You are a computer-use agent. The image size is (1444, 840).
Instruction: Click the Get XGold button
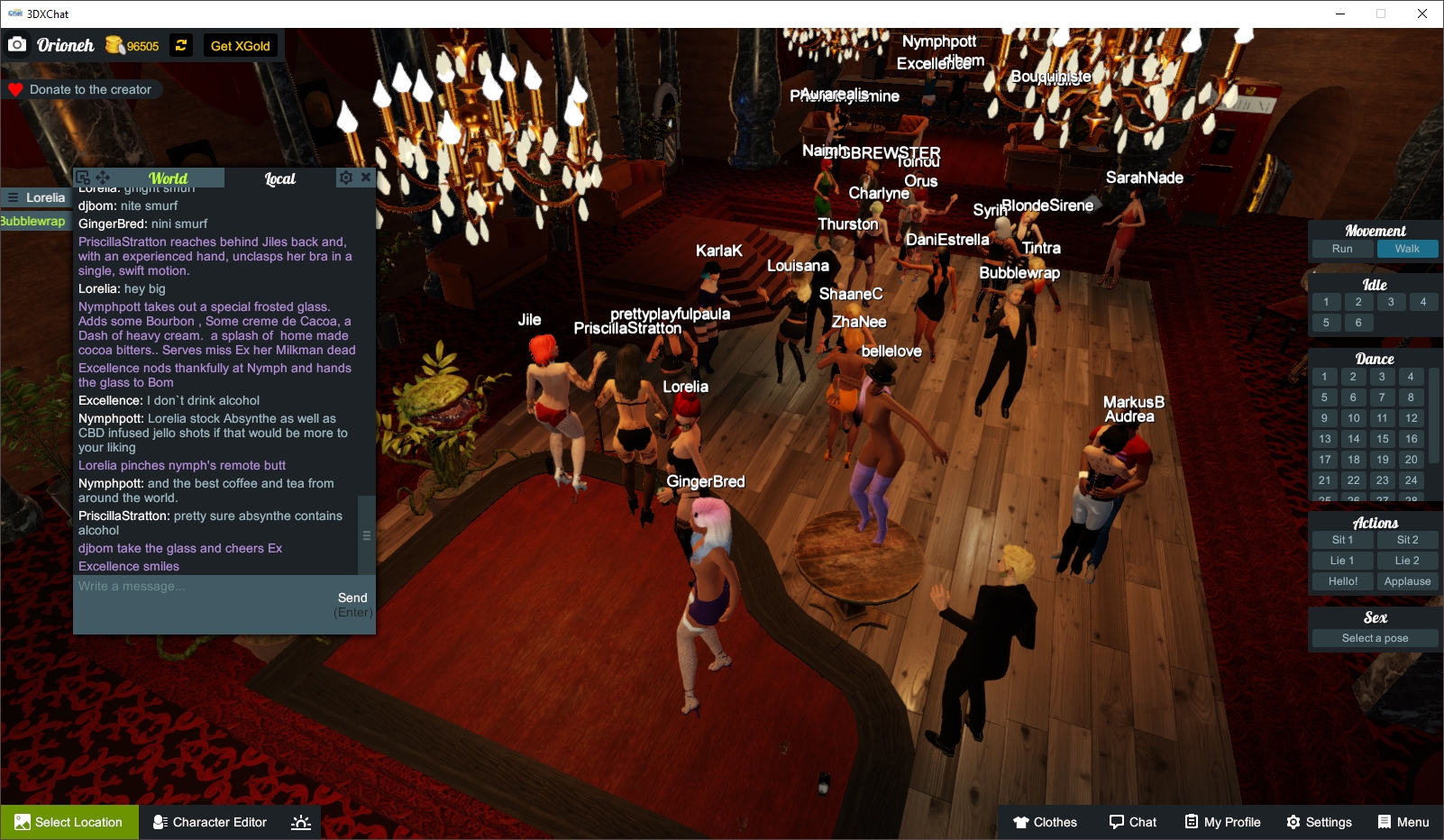click(239, 45)
